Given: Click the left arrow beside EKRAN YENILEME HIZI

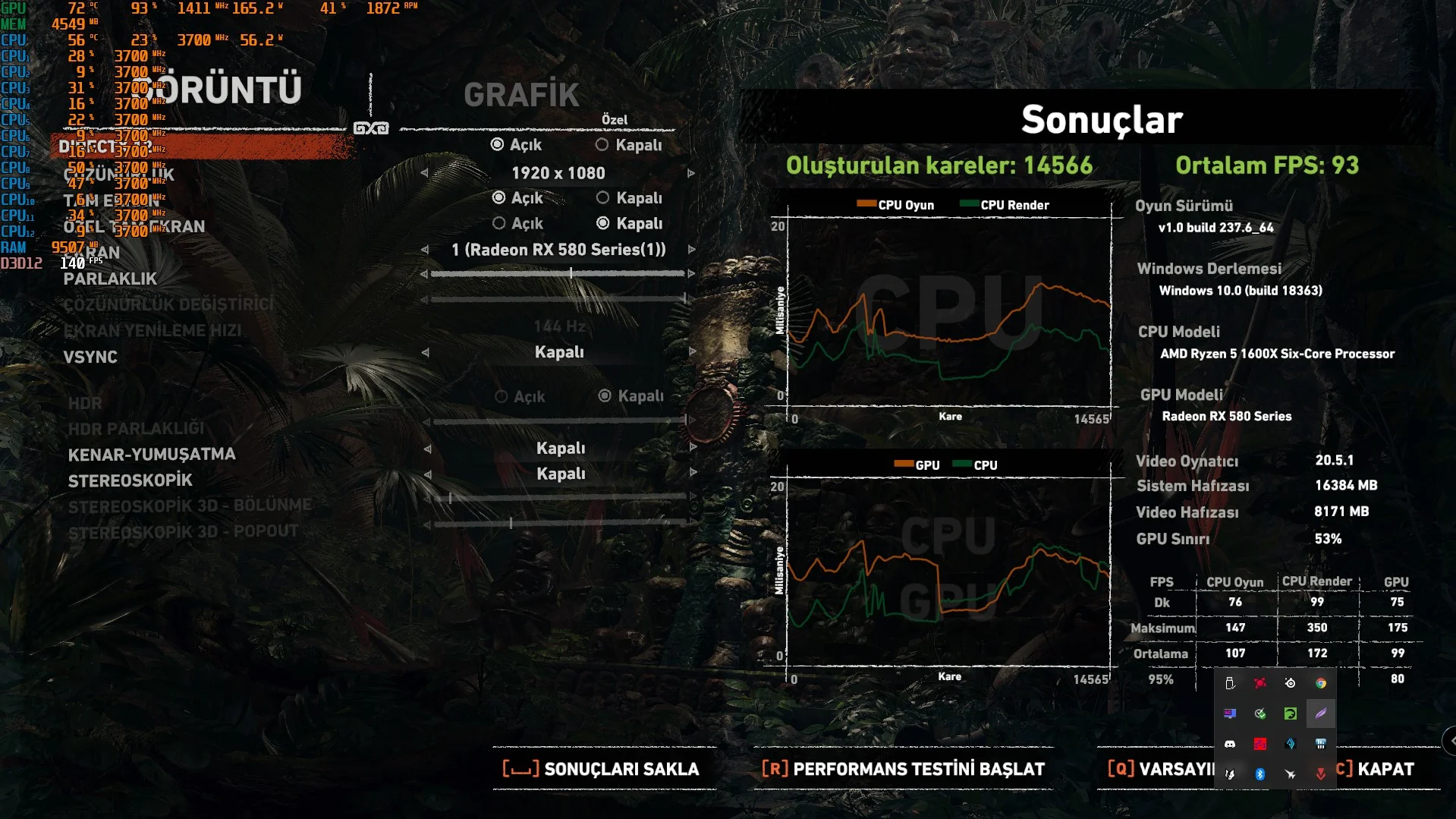Looking at the screenshot, I should (x=429, y=326).
